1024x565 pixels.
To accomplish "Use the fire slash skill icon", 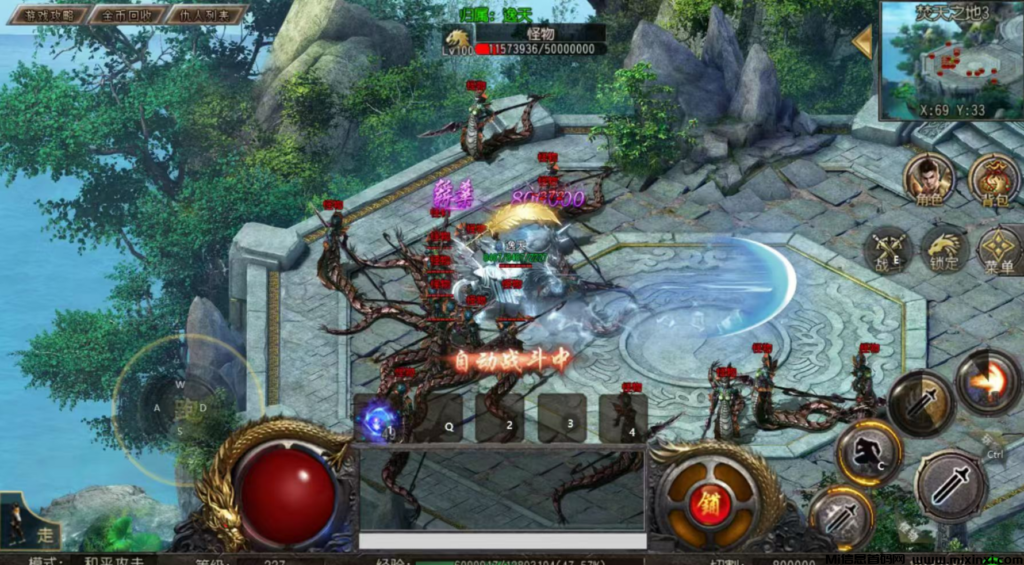I will 988,381.
